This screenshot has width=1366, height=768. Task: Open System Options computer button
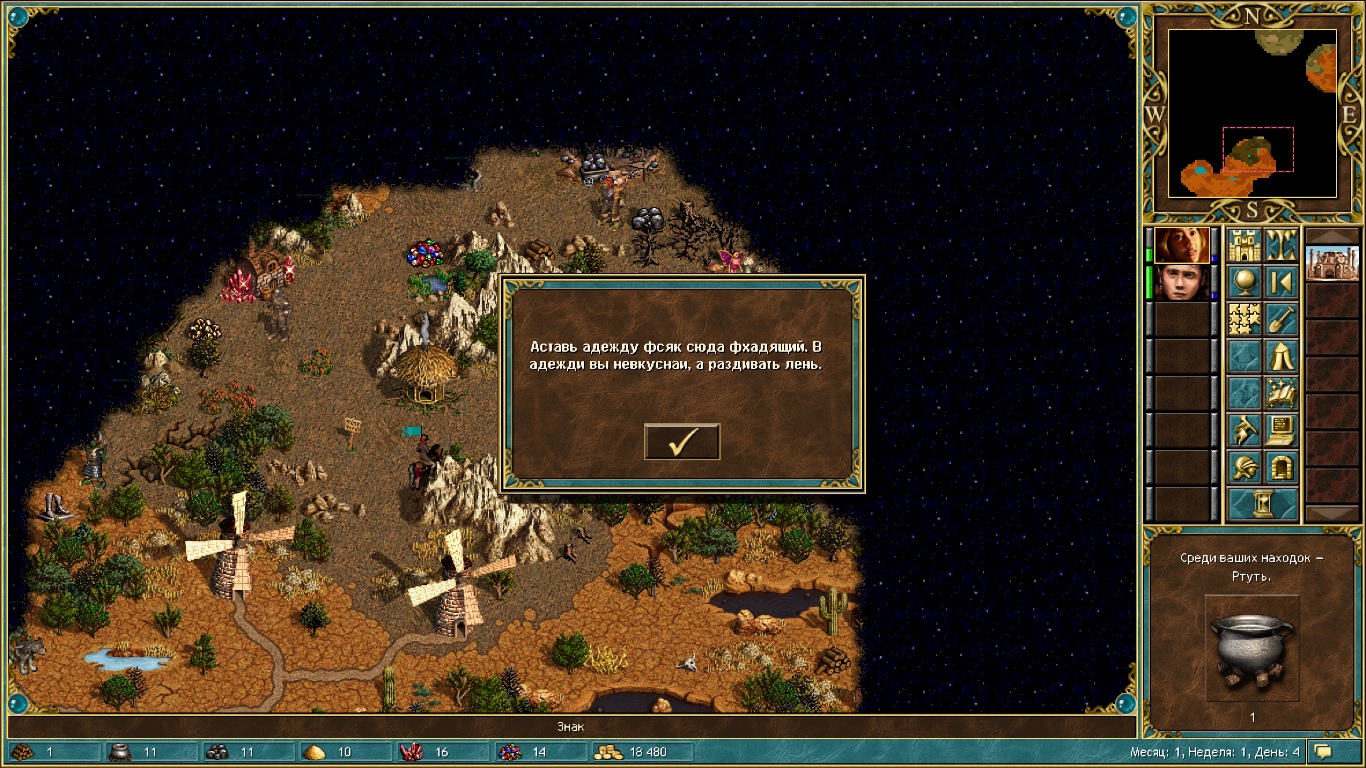tap(1281, 430)
